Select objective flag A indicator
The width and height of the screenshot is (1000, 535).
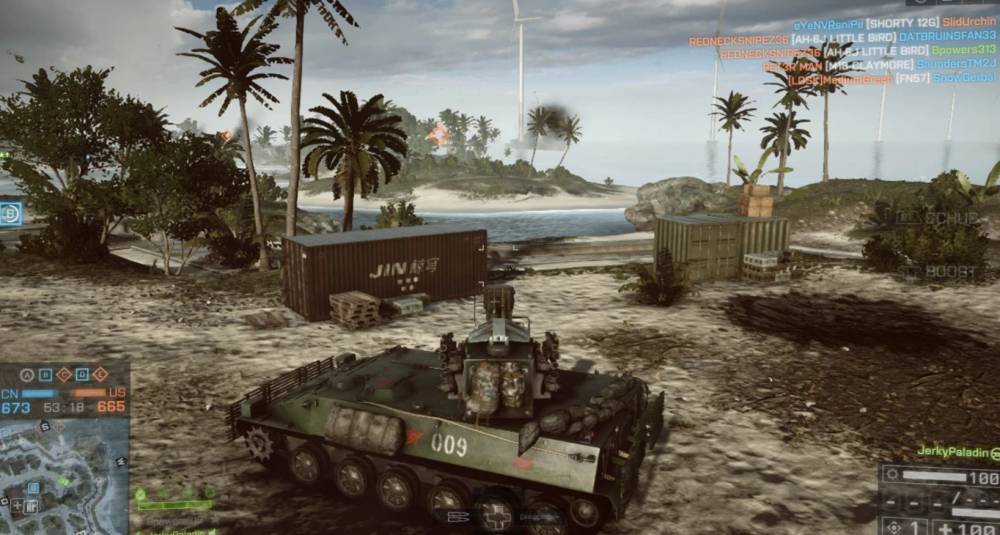(x=27, y=375)
